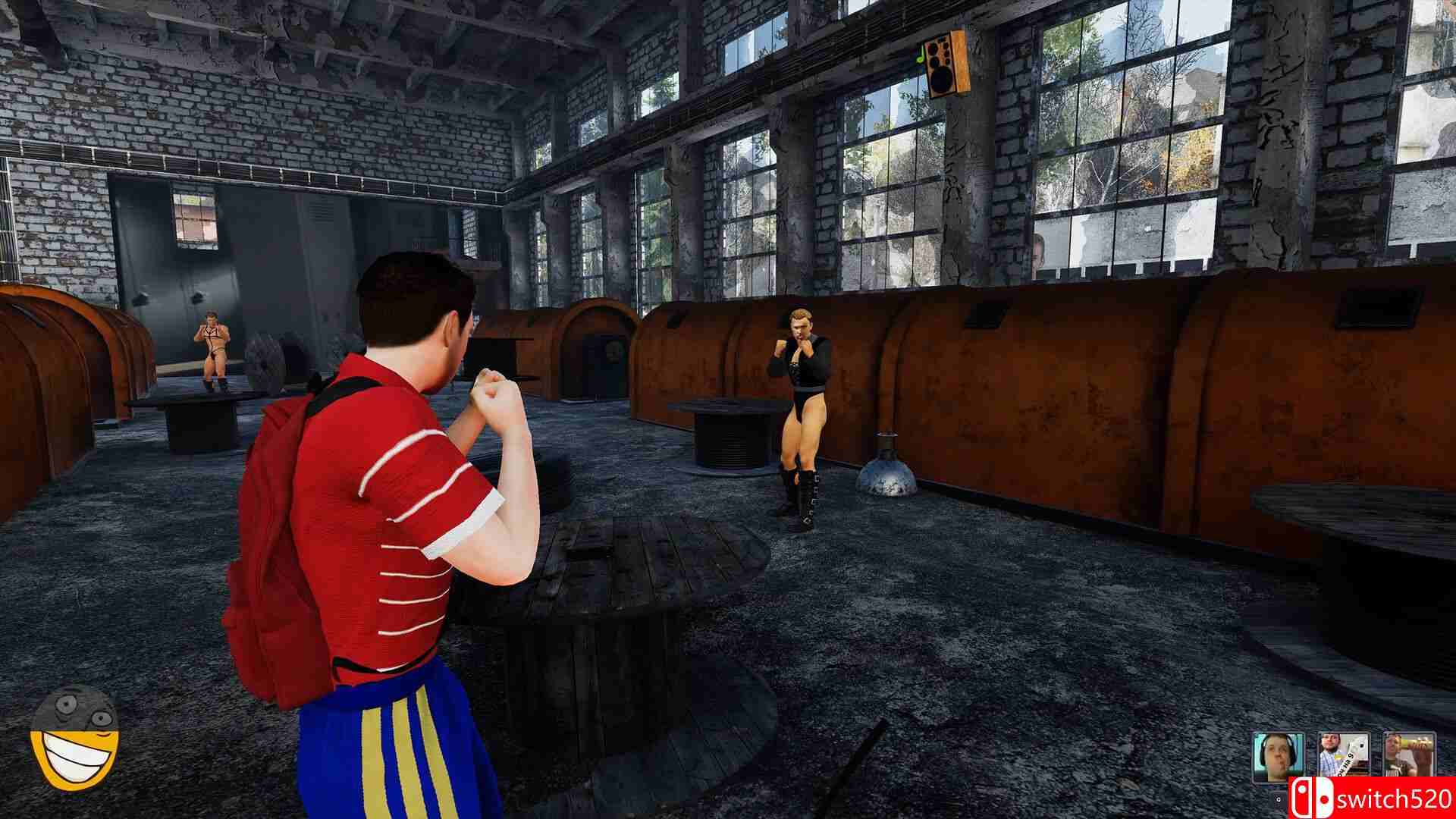Toggle the music speaker above the pillar
The height and width of the screenshot is (819, 1456).
[x=946, y=64]
